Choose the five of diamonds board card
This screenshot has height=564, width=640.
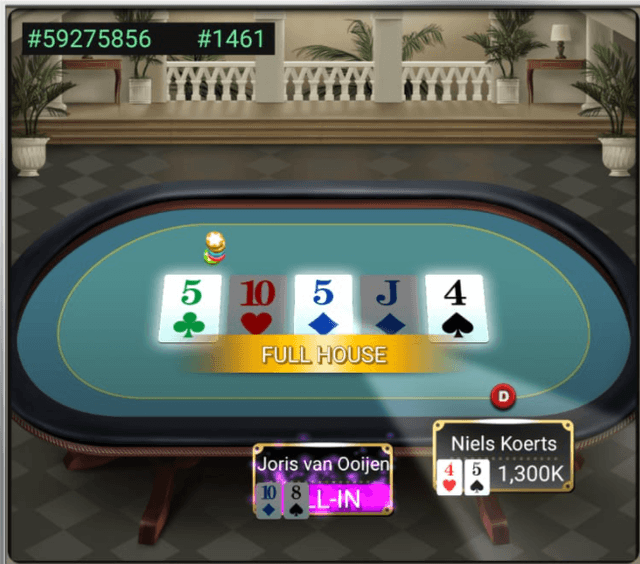pos(323,309)
